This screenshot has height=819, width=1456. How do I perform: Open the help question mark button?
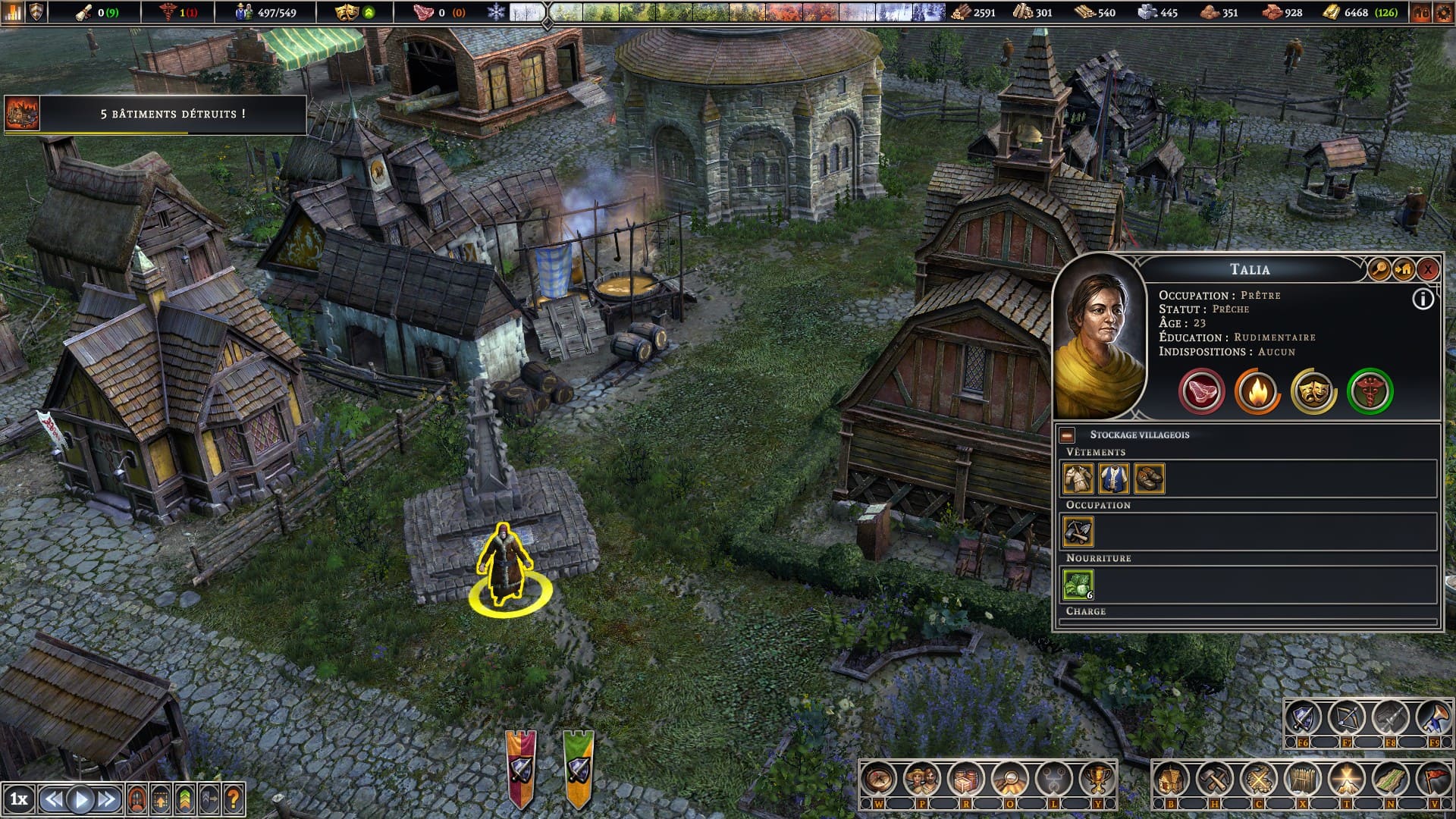234,799
